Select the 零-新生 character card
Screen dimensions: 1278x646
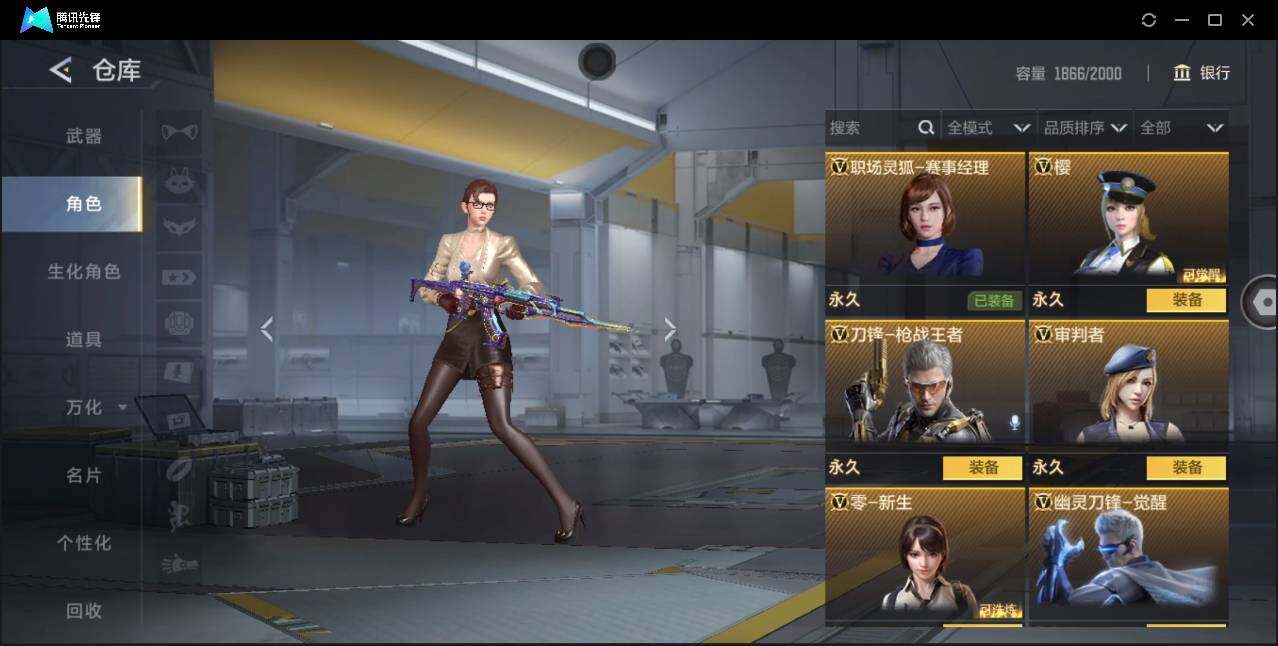pos(925,555)
